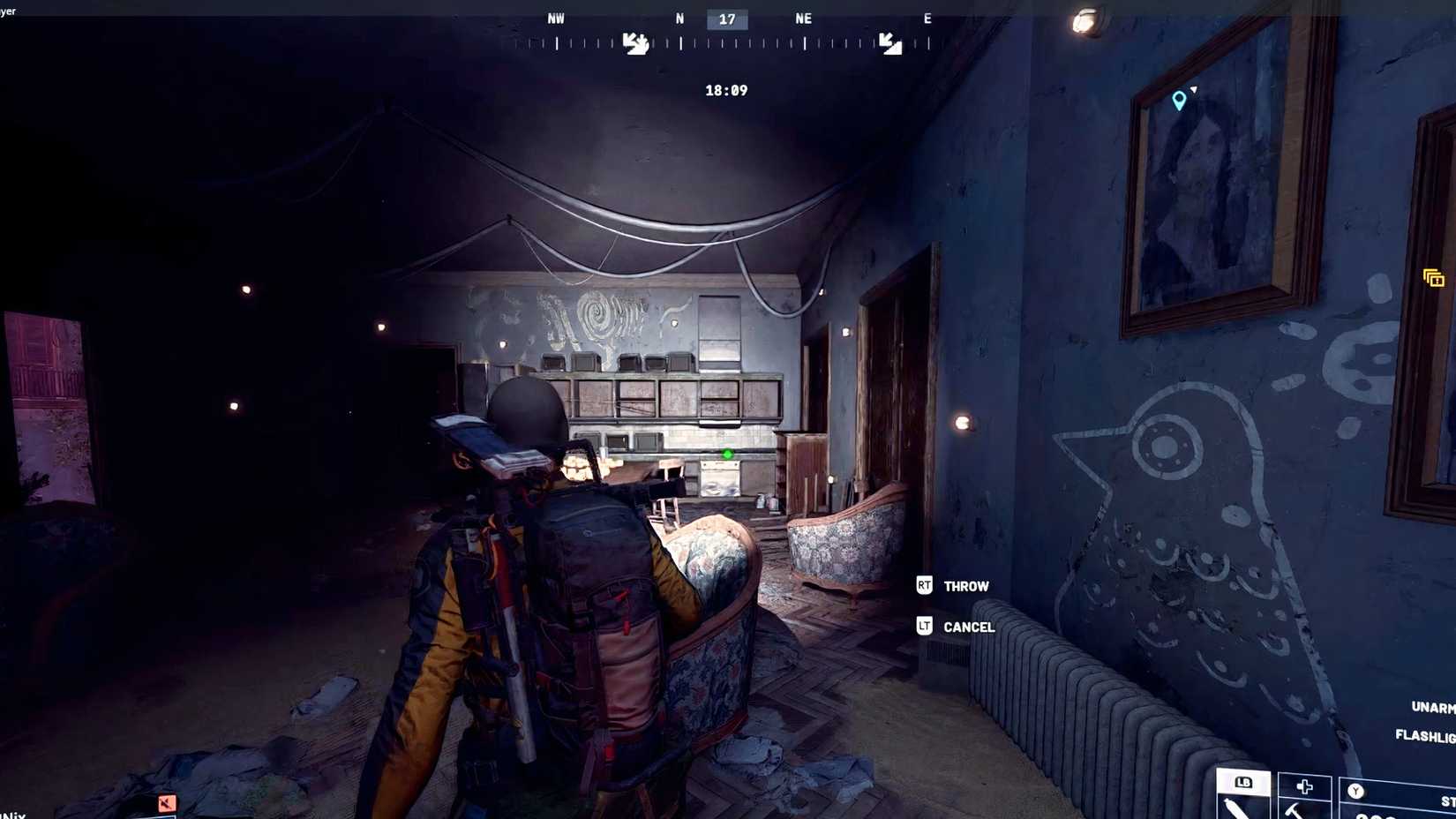Select the RT button prompt icon
Image resolution: width=1456 pixels, height=819 pixels.
point(924,585)
